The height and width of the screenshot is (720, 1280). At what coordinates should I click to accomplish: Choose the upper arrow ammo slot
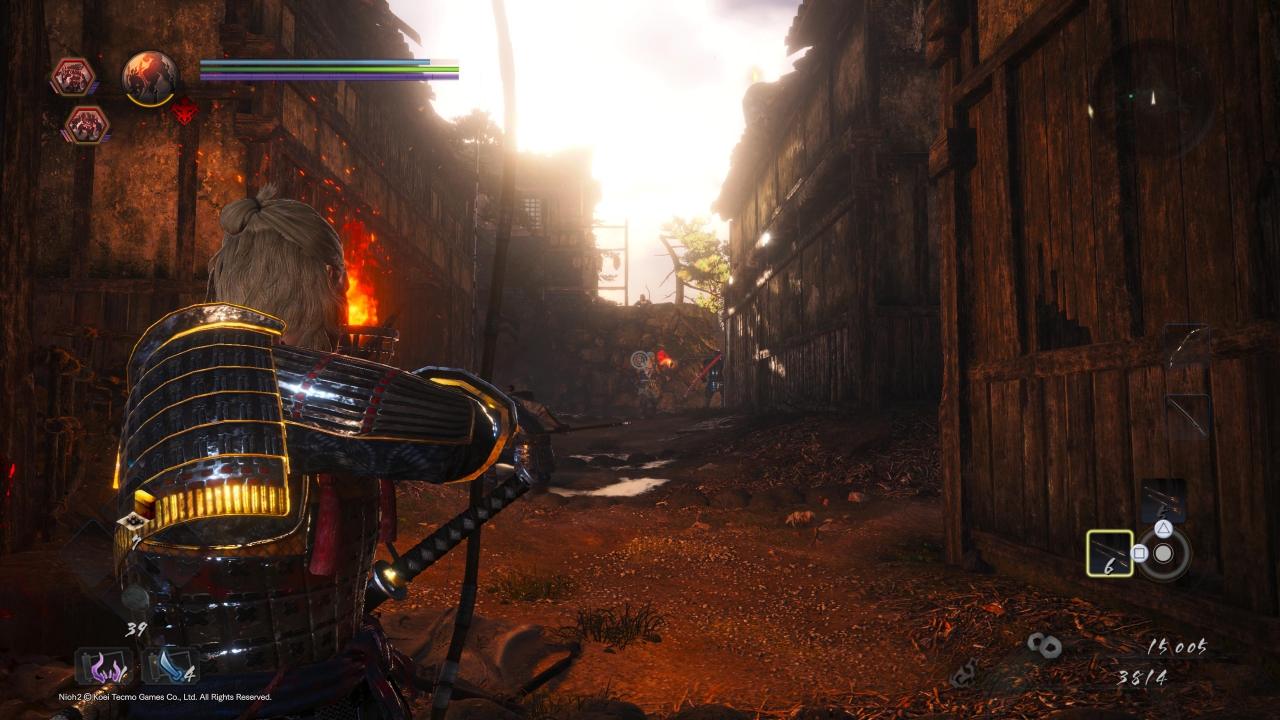1163,500
